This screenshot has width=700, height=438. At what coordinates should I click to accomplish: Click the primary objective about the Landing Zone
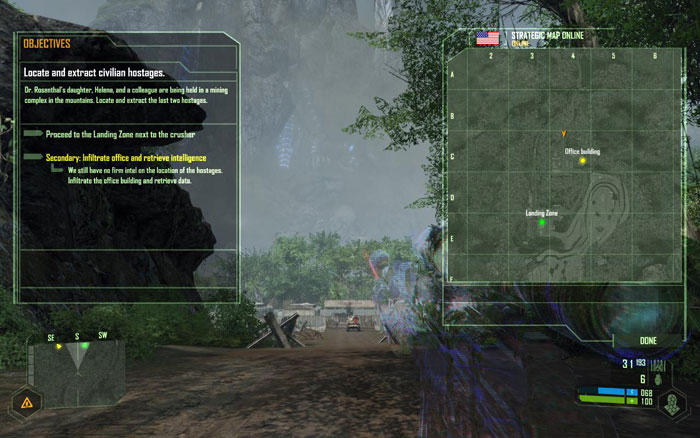[120, 133]
